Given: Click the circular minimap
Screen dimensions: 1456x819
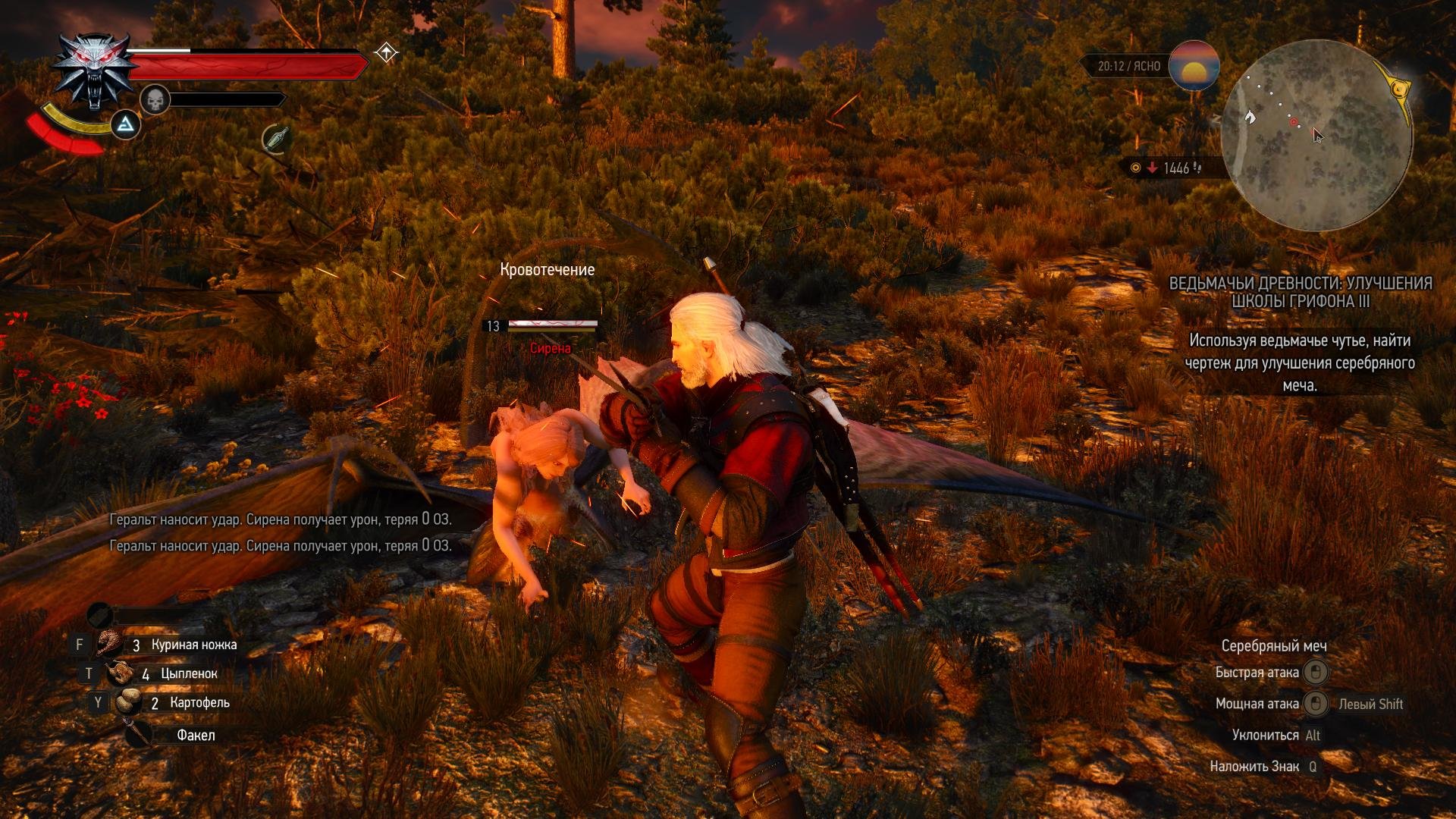Looking at the screenshot, I should tap(1316, 136).
